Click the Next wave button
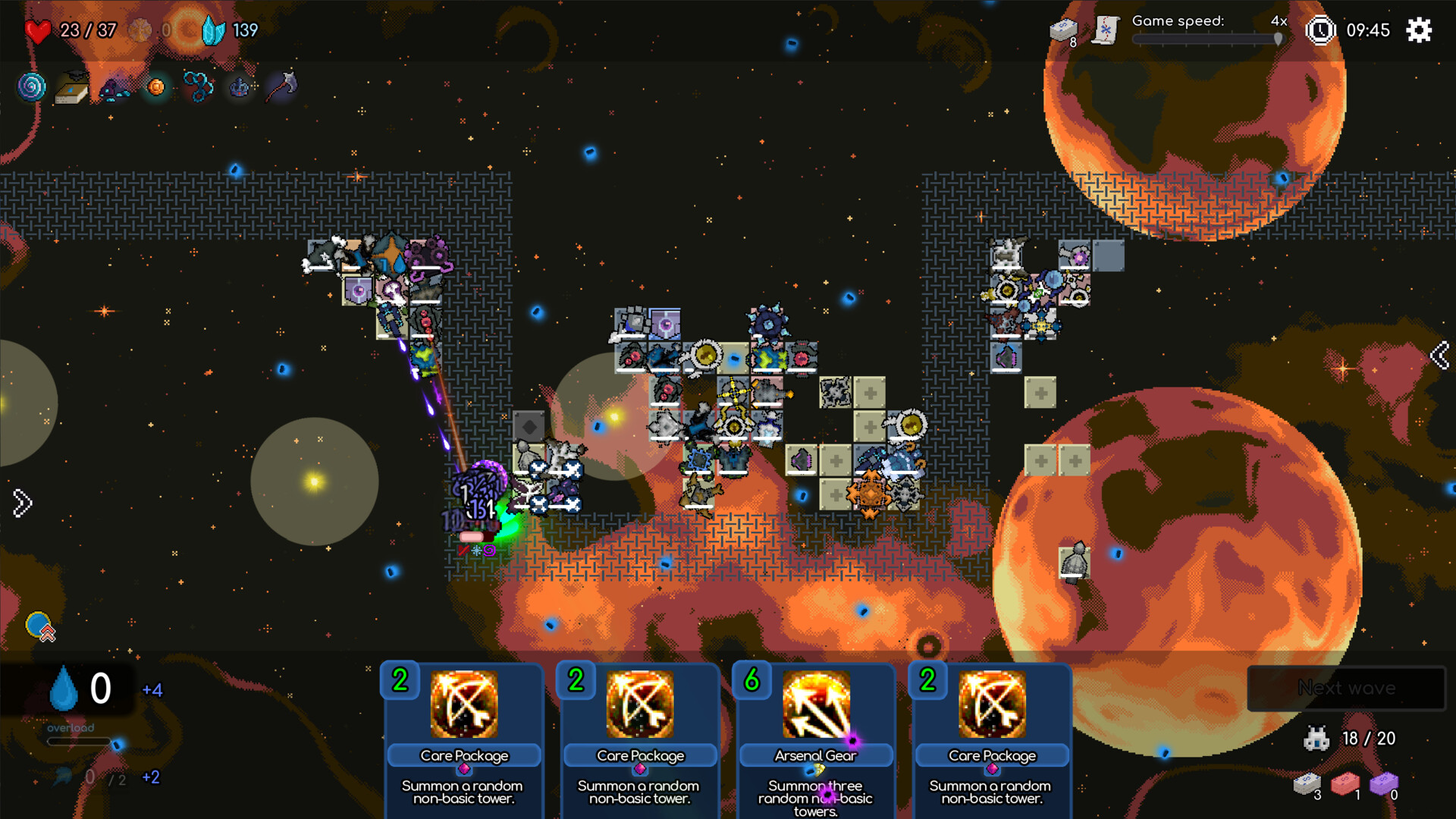The width and height of the screenshot is (1456, 819). click(1346, 688)
